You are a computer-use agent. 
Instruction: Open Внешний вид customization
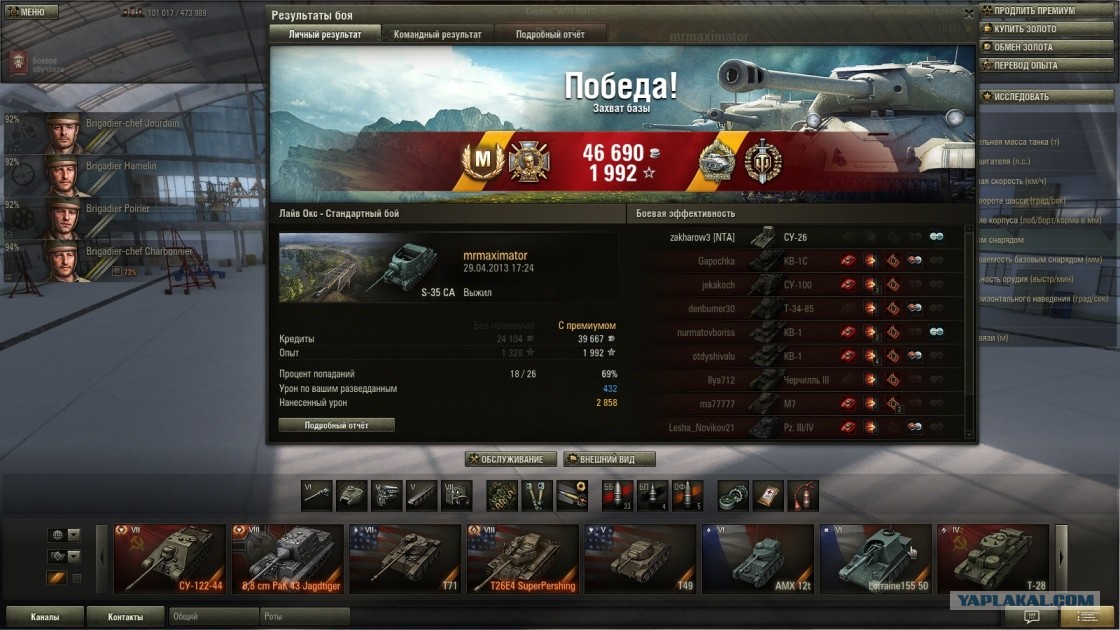(609, 459)
